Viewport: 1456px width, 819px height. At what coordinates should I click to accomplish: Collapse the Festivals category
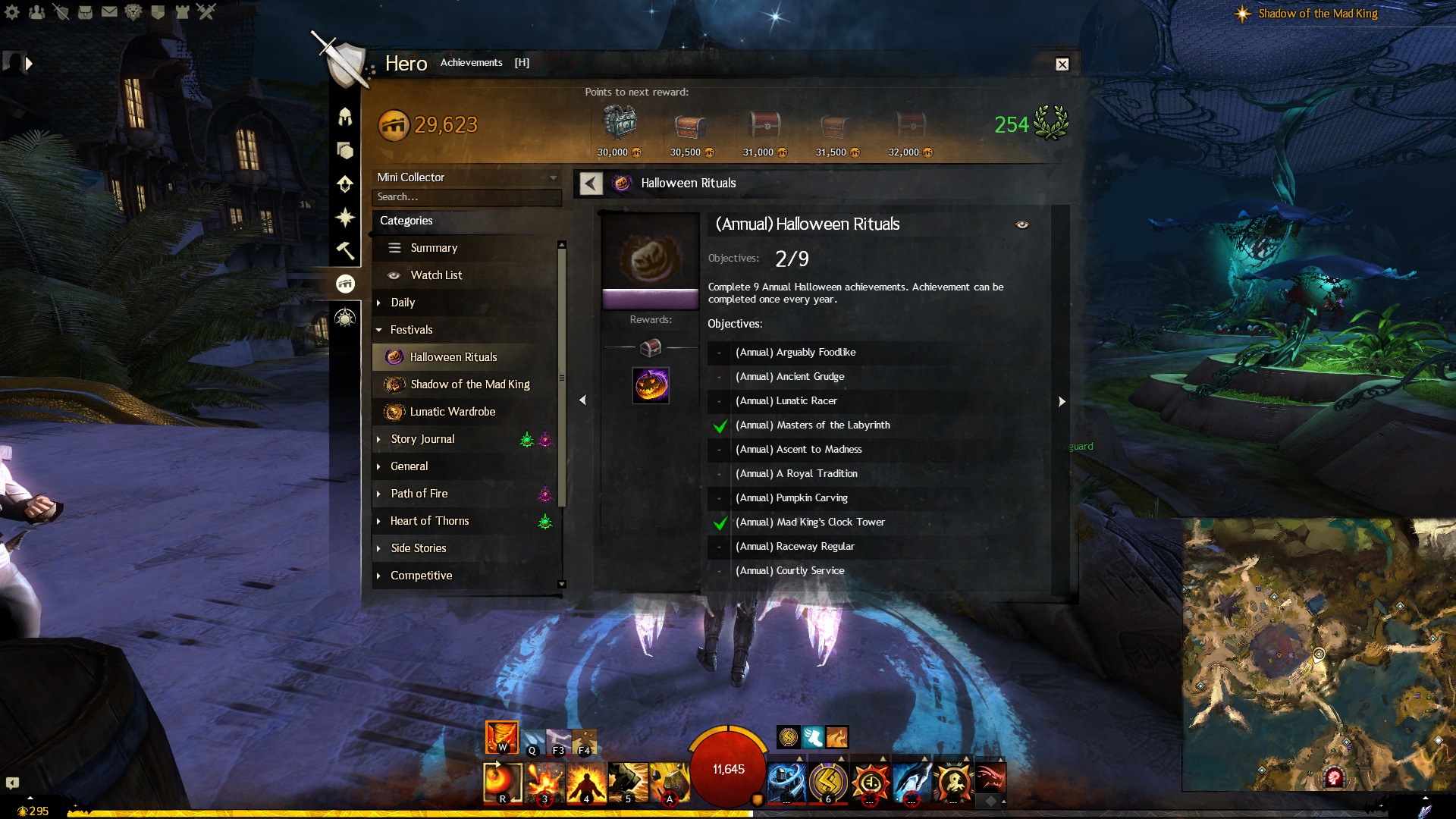click(x=411, y=330)
